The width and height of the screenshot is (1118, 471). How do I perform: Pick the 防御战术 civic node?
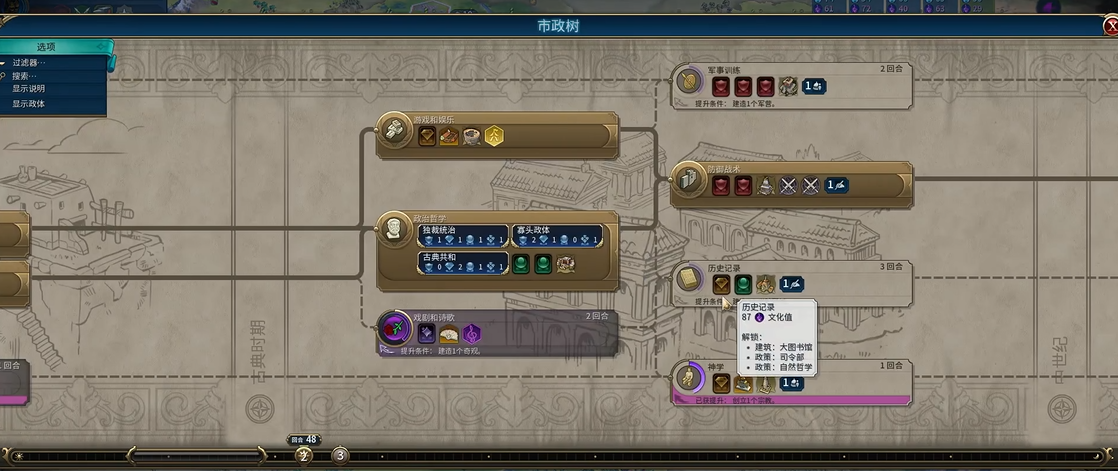tap(687, 179)
